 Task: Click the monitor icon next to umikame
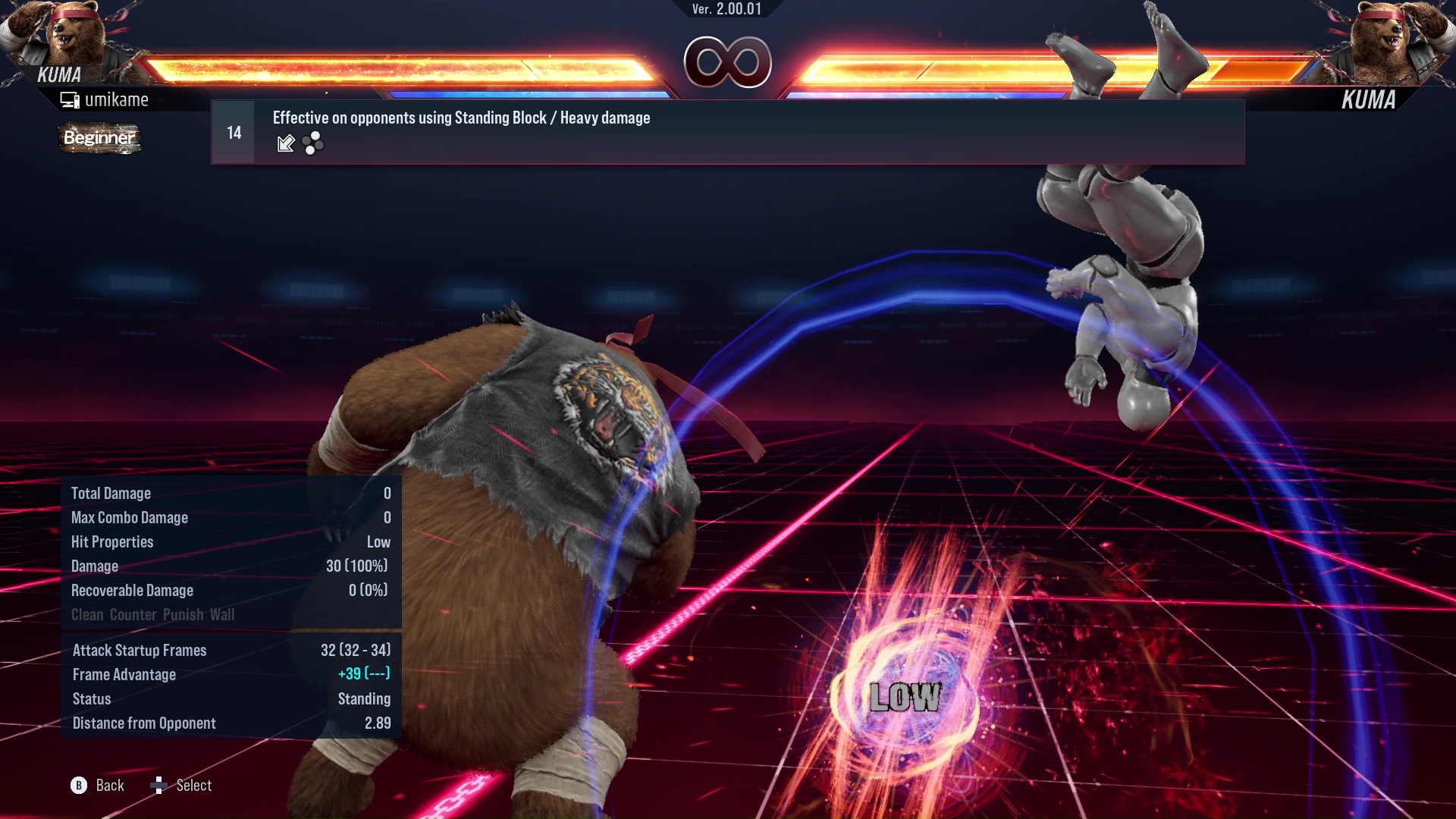[x=71, y=99]
